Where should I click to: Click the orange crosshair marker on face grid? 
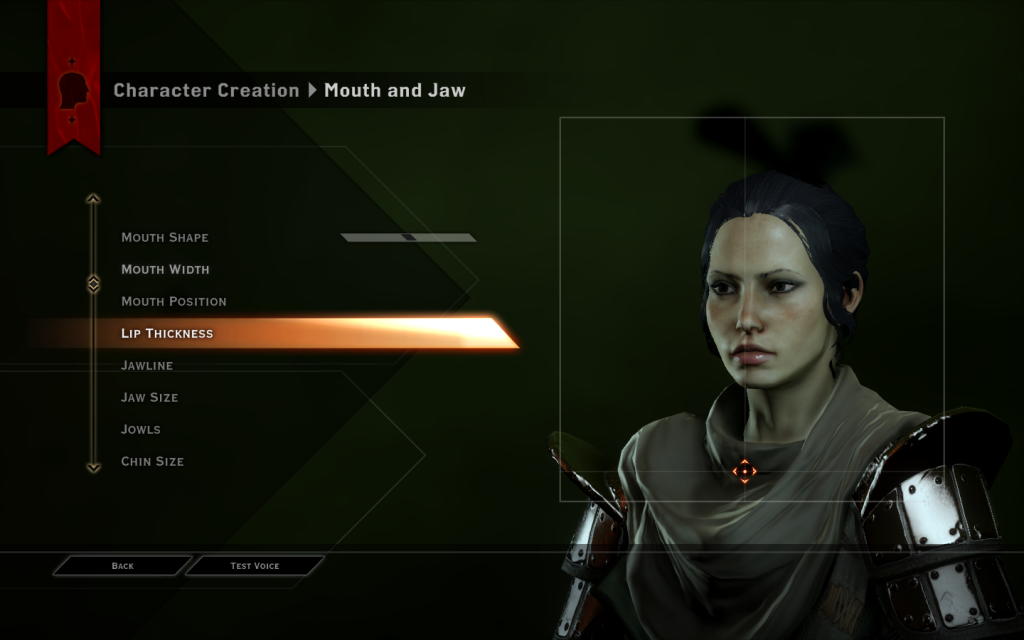pyautogui.click(x=744, y=471)
